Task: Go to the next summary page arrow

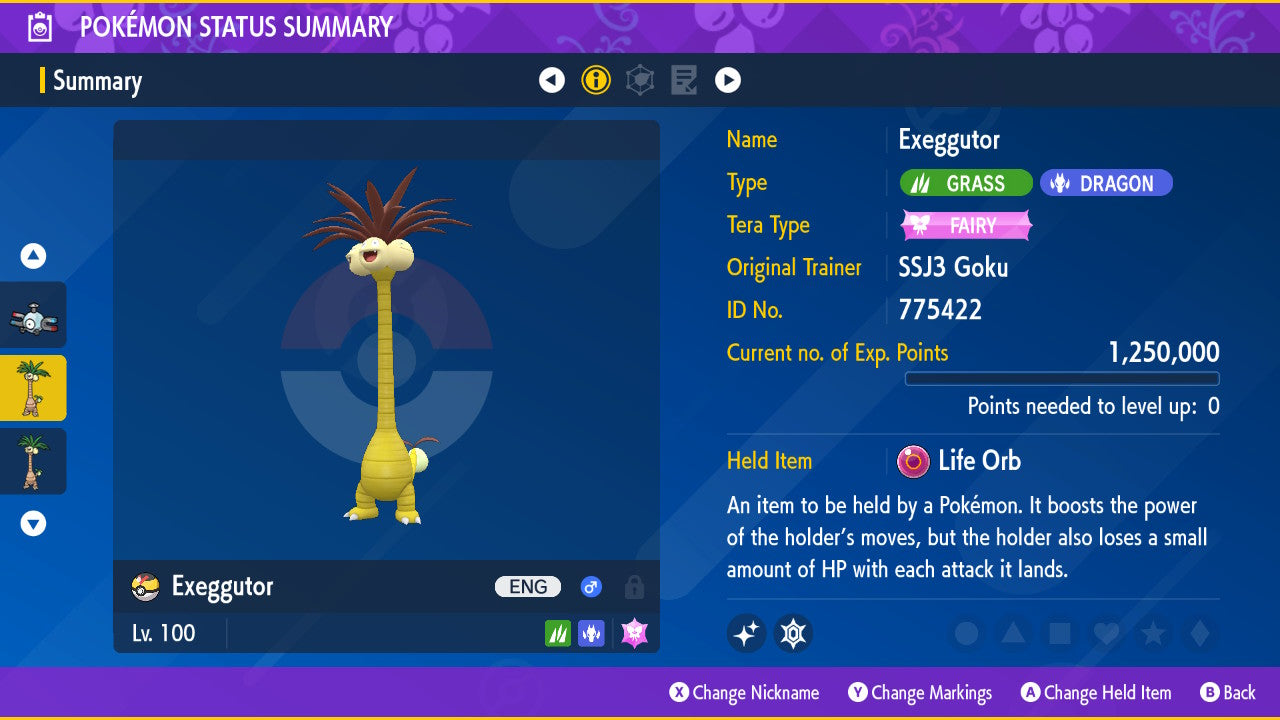Action: (x=728, y=80)
